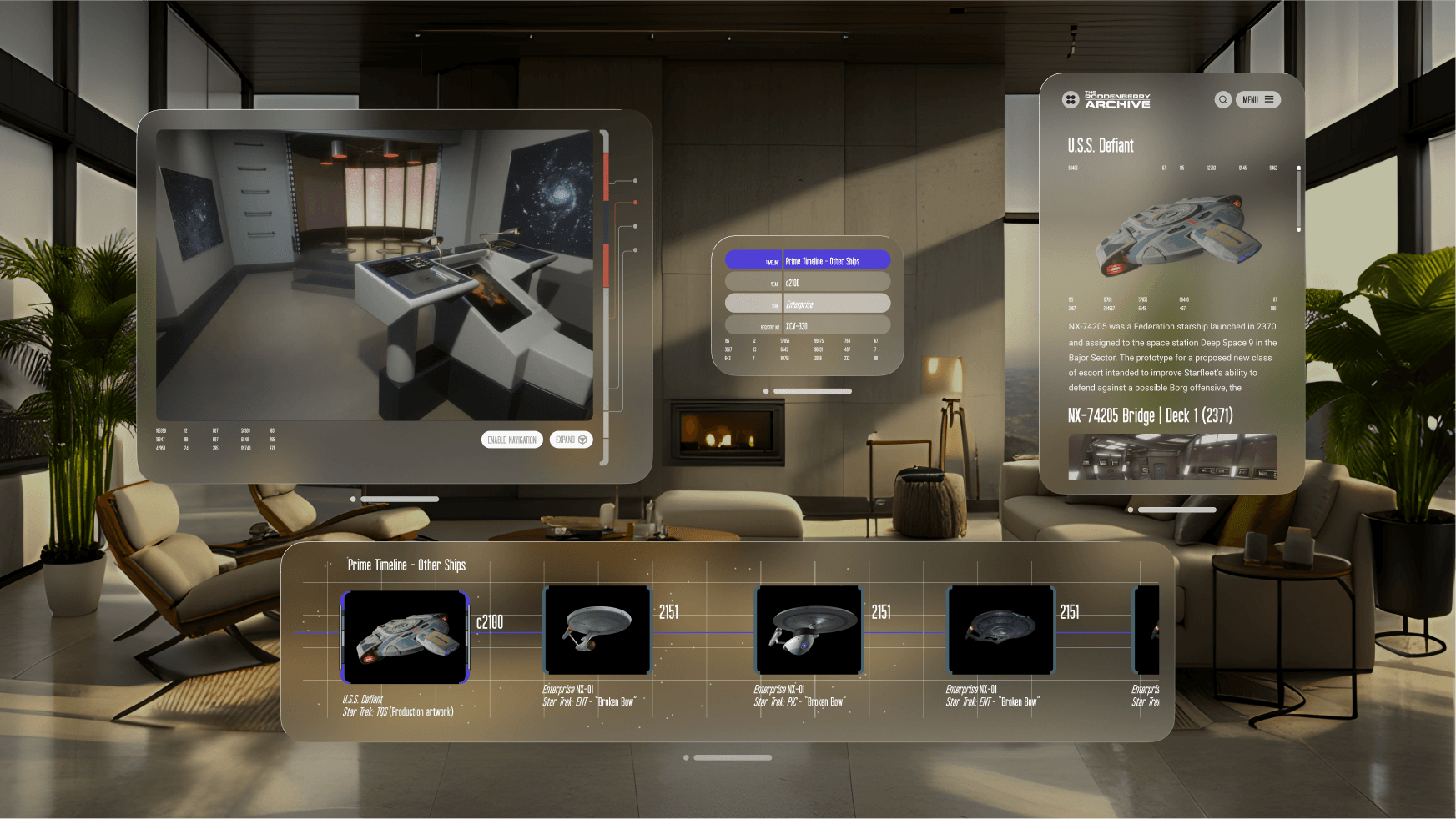Click the archive panel's vertical scrollbar
The width and height of the screenshot is (1456, 819).
[1298, 200]
